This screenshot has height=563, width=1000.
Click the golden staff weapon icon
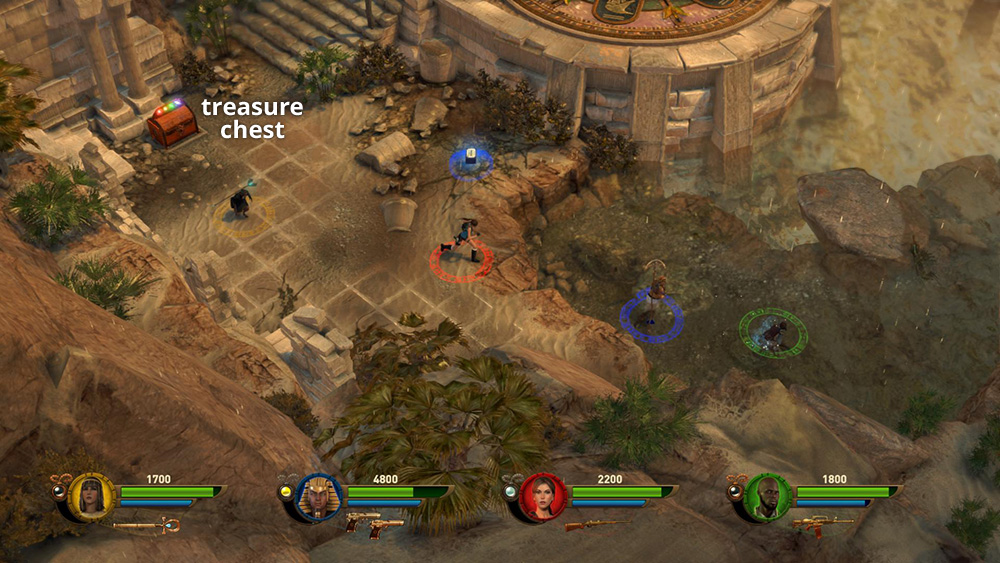point(147,523)
